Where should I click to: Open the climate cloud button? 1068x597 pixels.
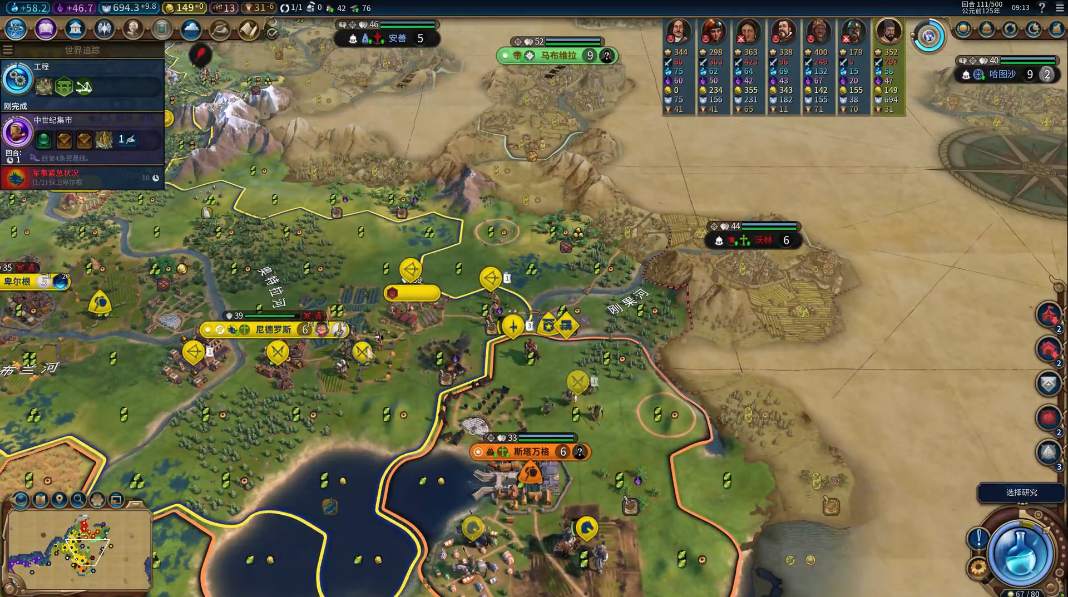[191, 29]
